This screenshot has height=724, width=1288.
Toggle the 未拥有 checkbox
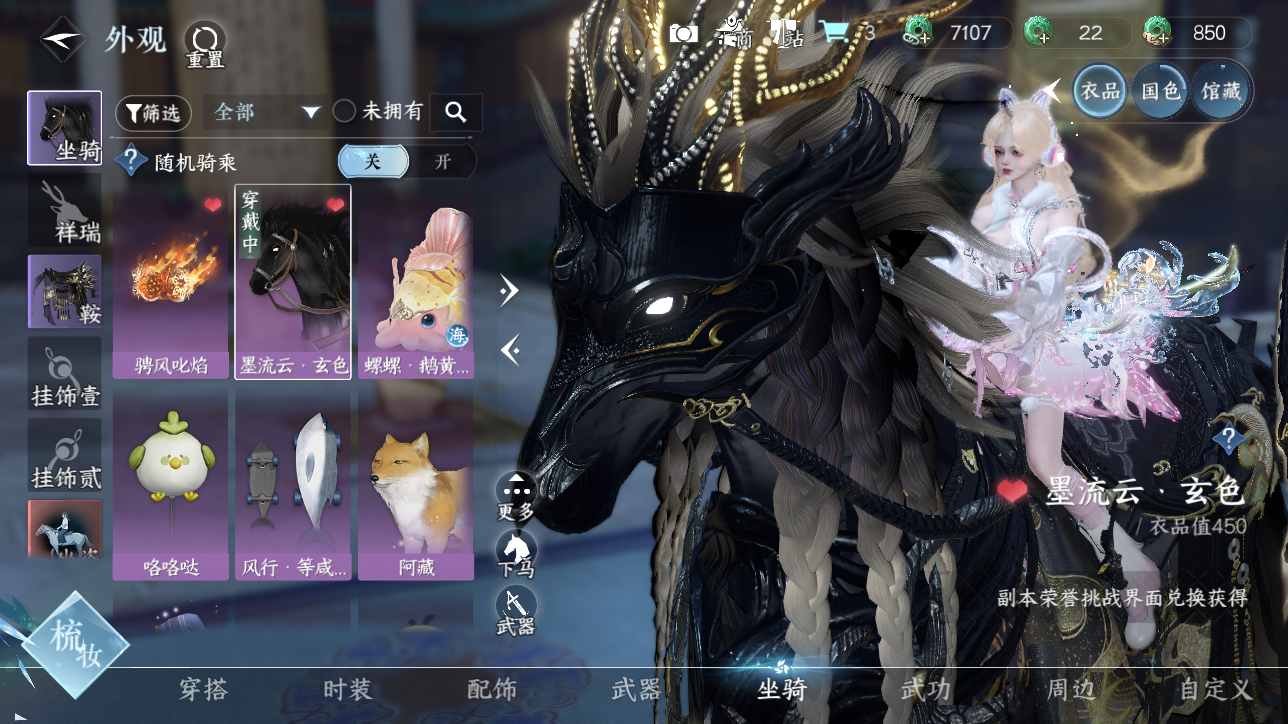(x=345, y=112)
